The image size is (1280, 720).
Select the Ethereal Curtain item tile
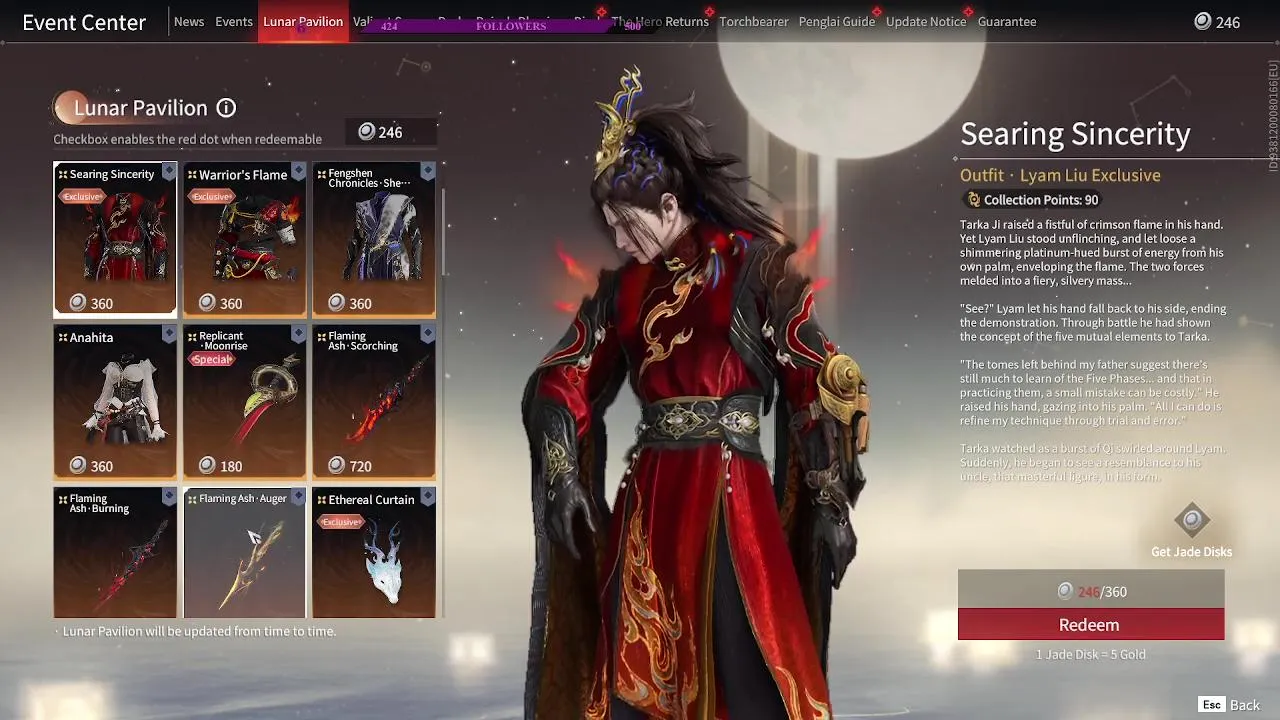point(373,555)
